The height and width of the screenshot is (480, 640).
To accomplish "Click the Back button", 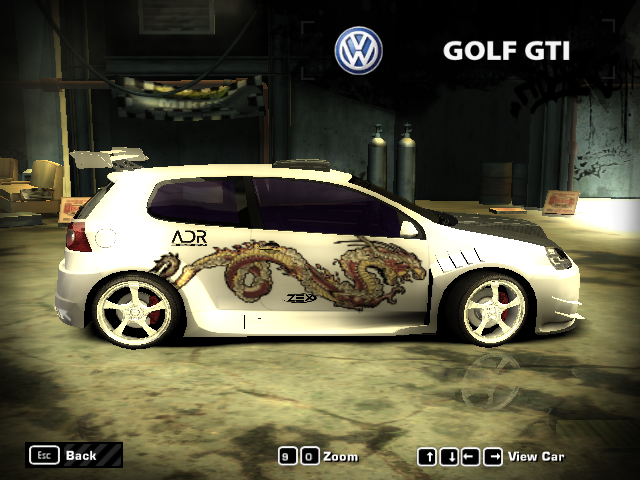I will pos(74,455).
